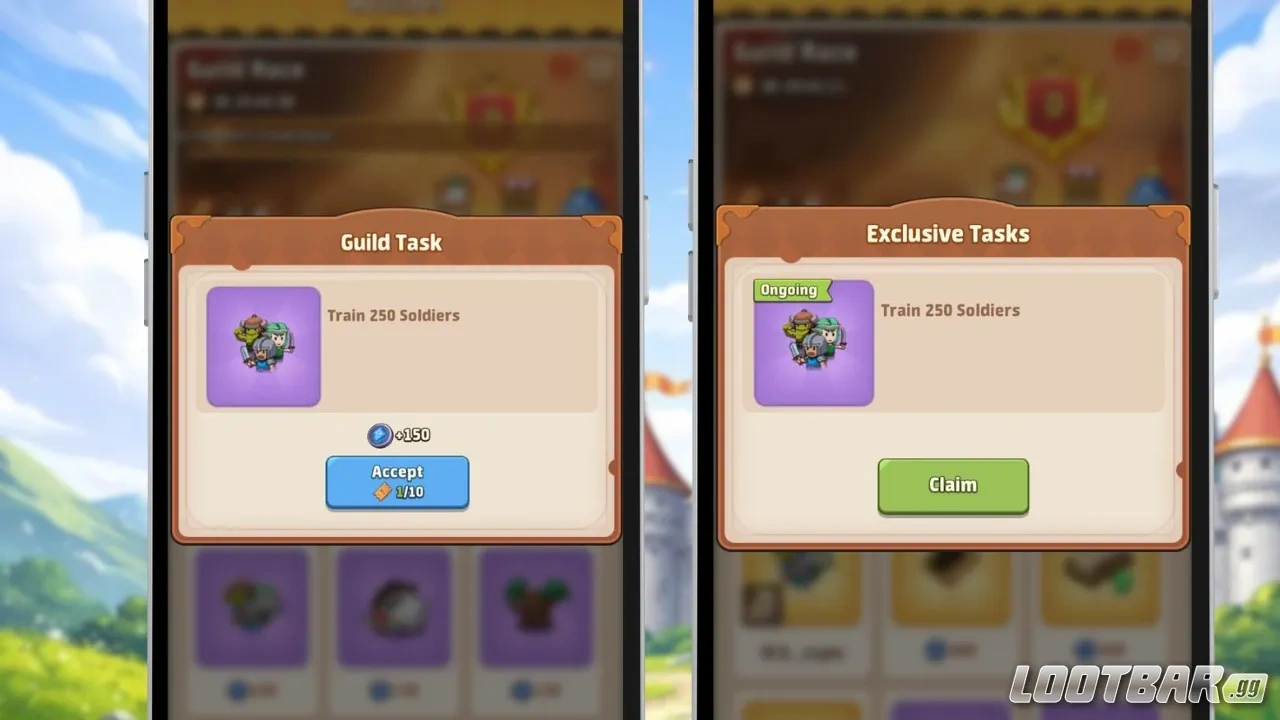Expand the Exclusive Tasks panel header
Screen dimensions: 1280x720
pyautogui.click(x=947, y=233)
